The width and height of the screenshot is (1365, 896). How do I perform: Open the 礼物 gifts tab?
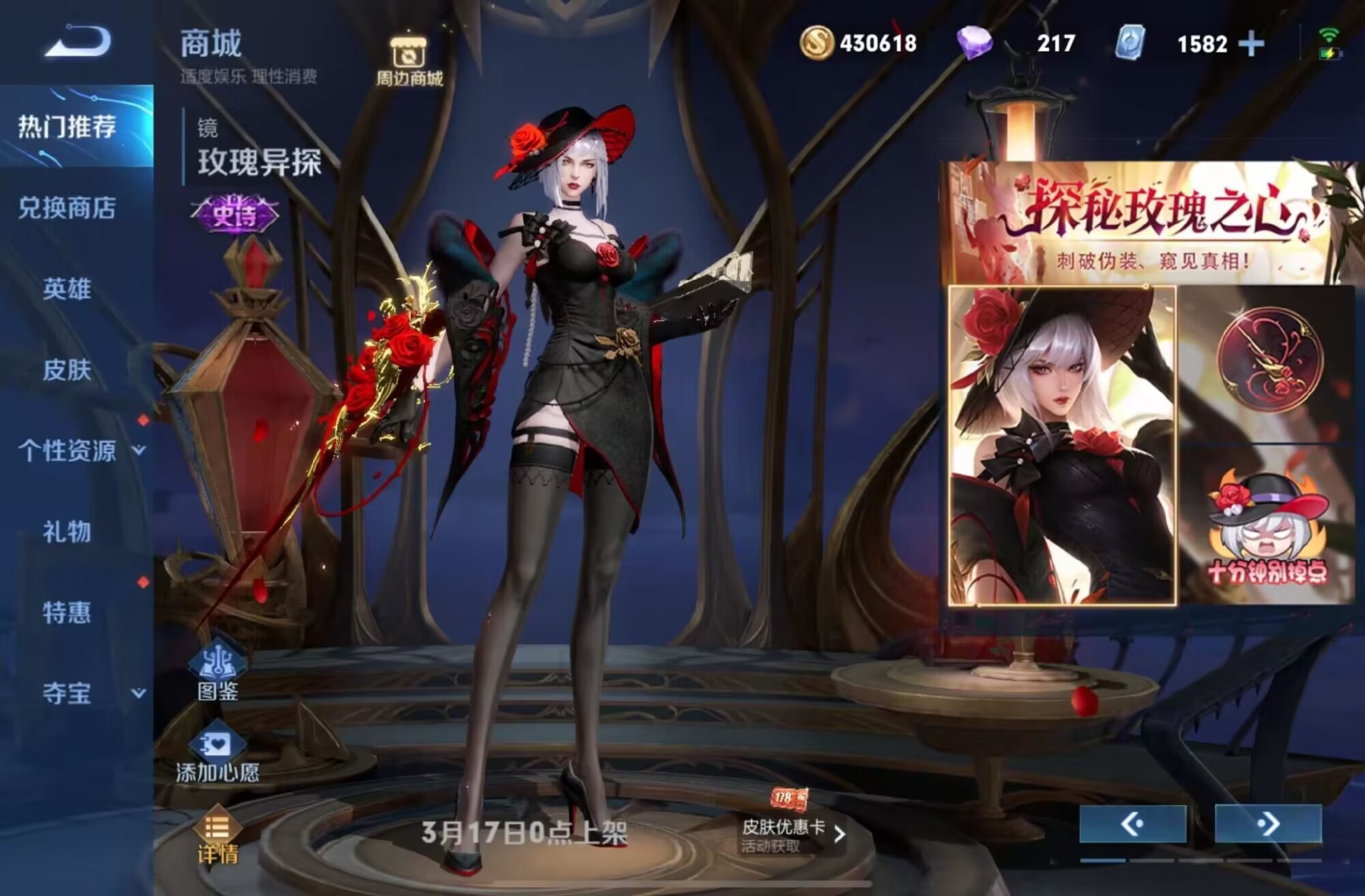pos(68,532)
